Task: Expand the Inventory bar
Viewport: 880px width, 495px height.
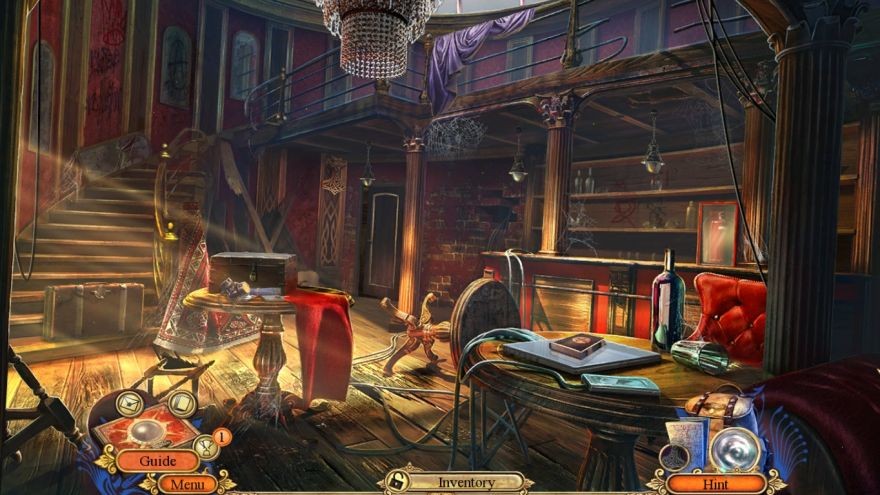Action: (466, 482)
